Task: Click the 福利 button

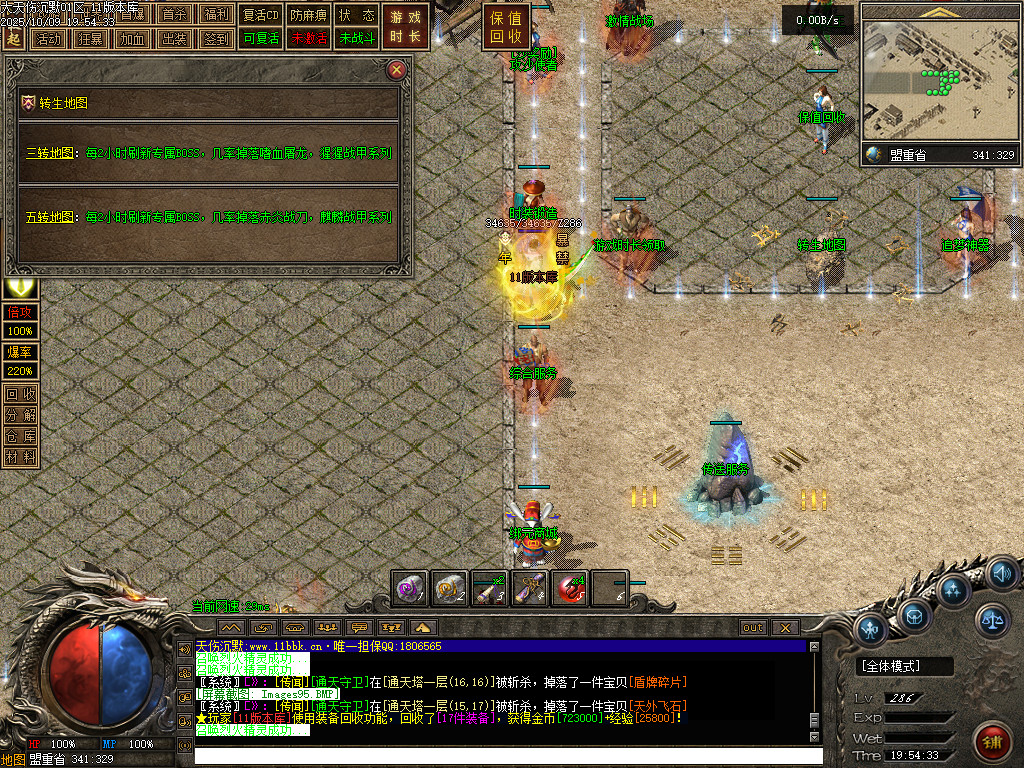Action: [x=215, y=15]
